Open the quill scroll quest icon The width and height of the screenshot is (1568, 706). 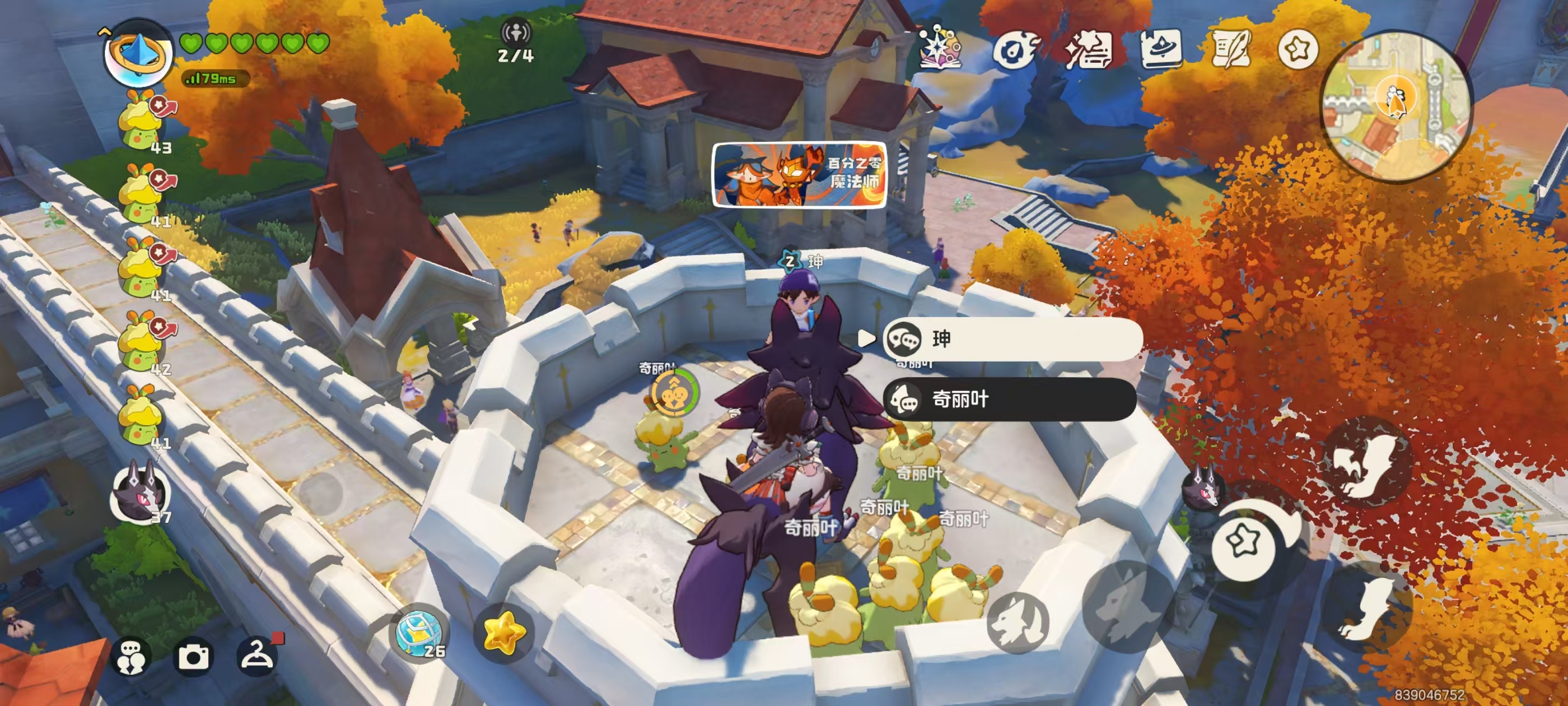pos(1231,49)
